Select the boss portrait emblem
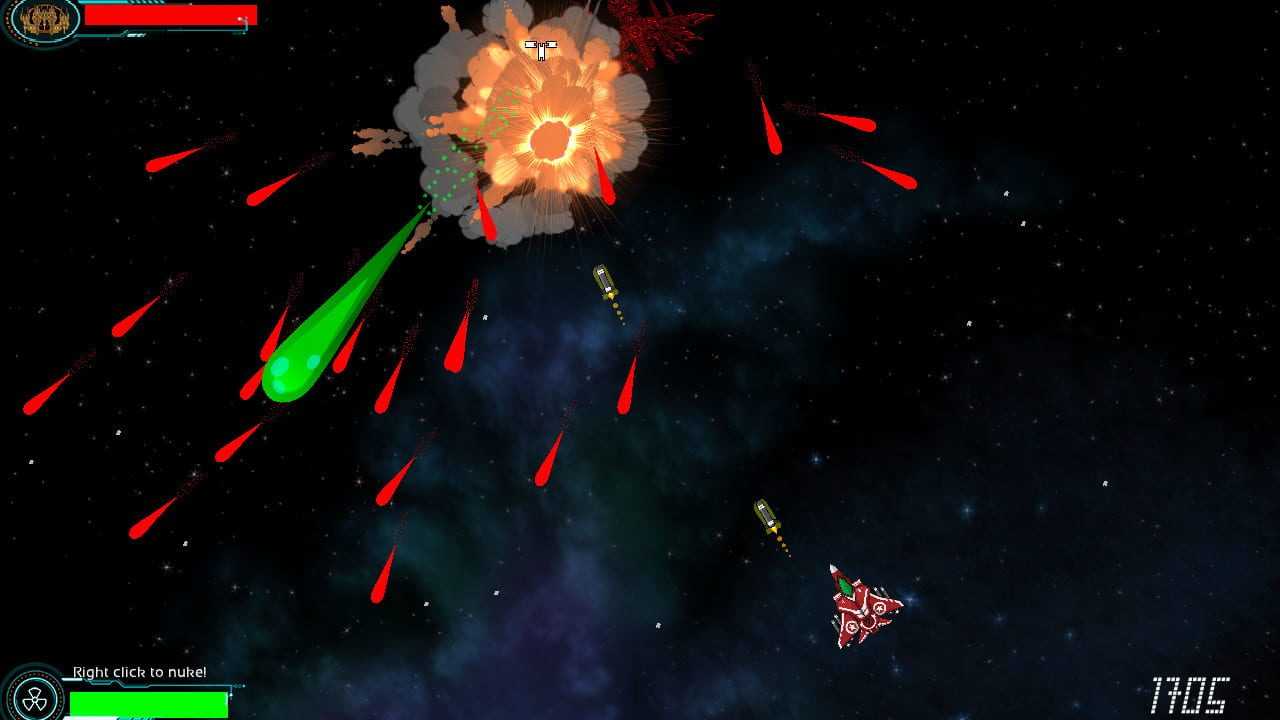1280x720 pixels. pyautogui.click(x=42, y=19)
